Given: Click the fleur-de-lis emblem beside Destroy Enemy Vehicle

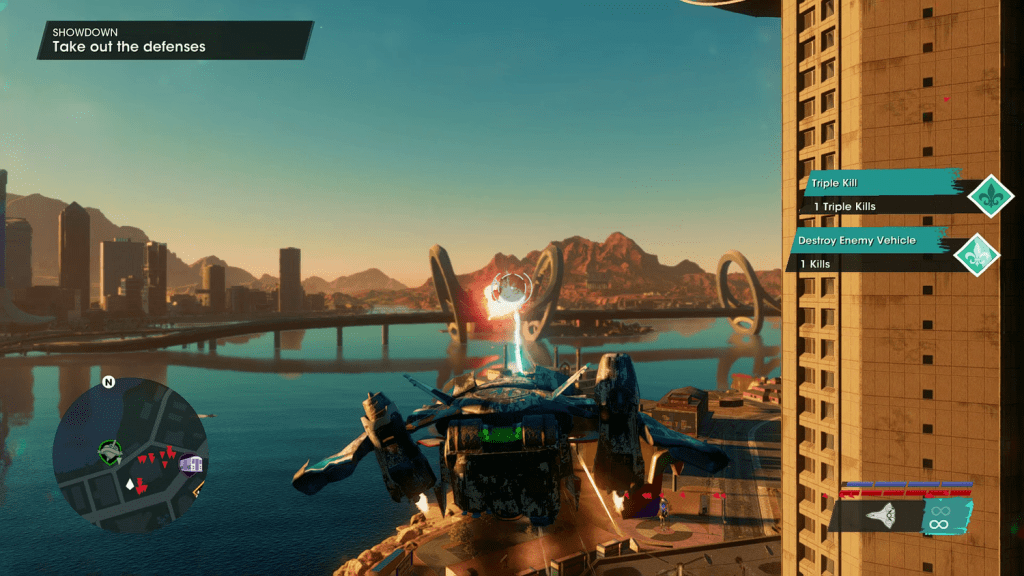Looking at the screenshot, I should tap(977, 255).
